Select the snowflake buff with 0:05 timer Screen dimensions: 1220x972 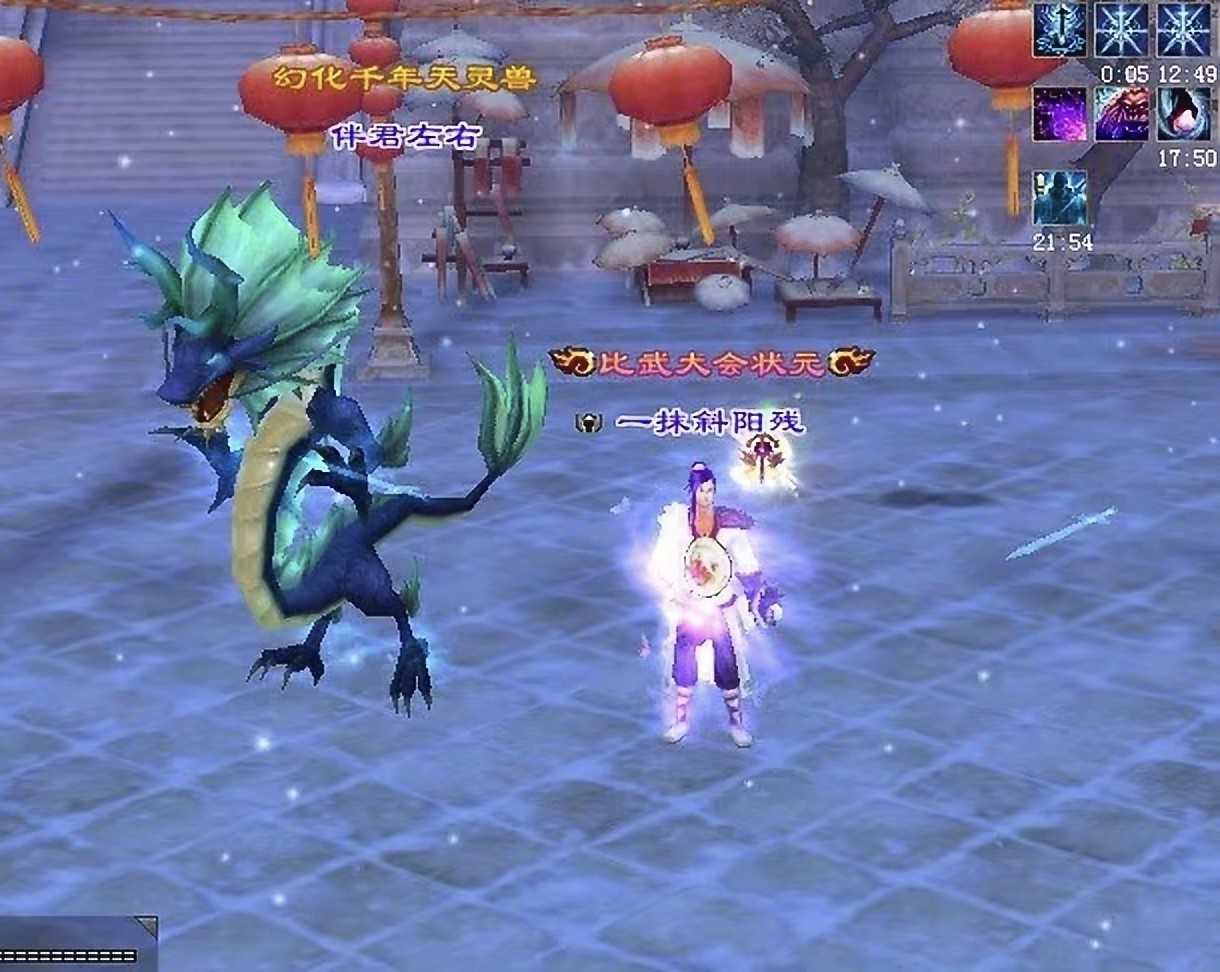pos(1122,30)
